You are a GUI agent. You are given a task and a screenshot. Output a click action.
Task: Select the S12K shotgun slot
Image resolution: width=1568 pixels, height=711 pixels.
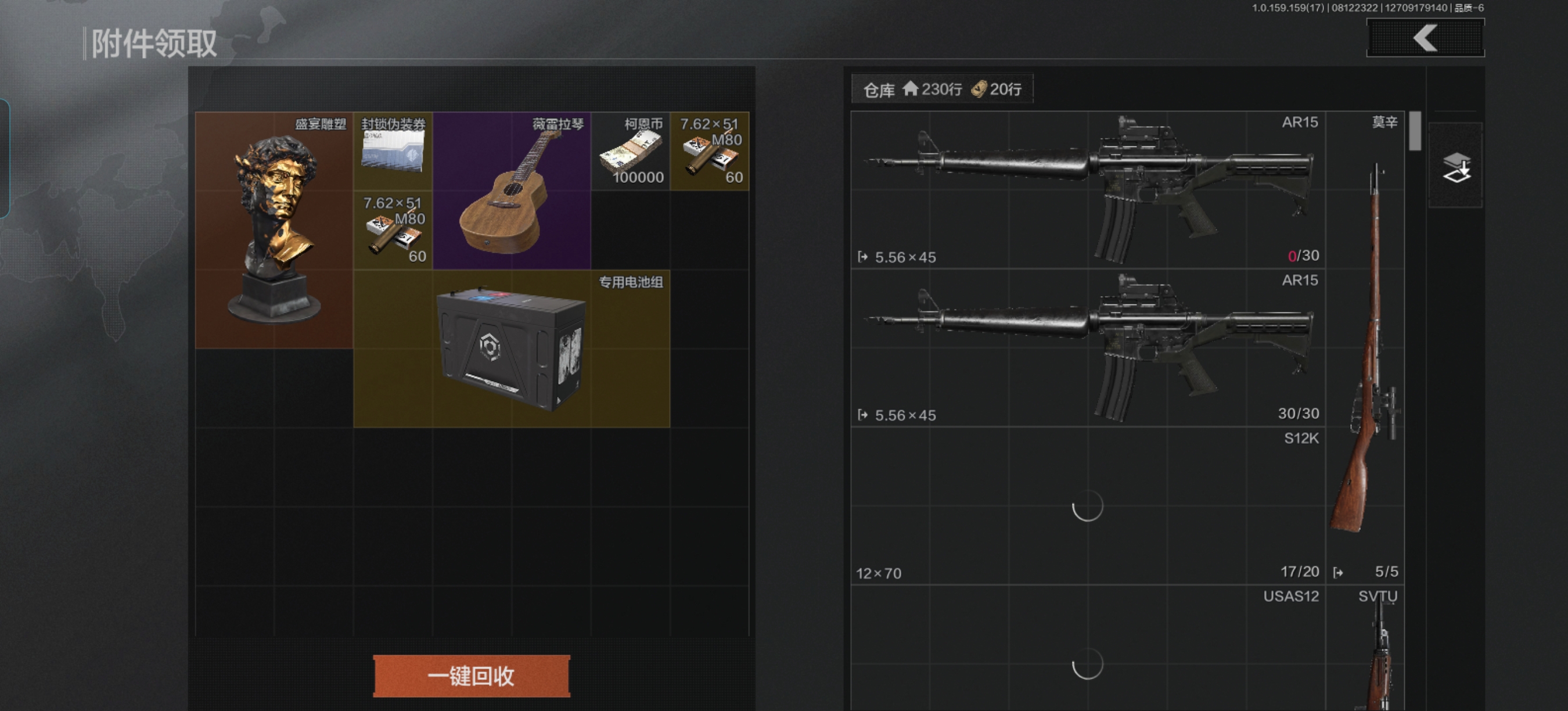point(1088,505)
